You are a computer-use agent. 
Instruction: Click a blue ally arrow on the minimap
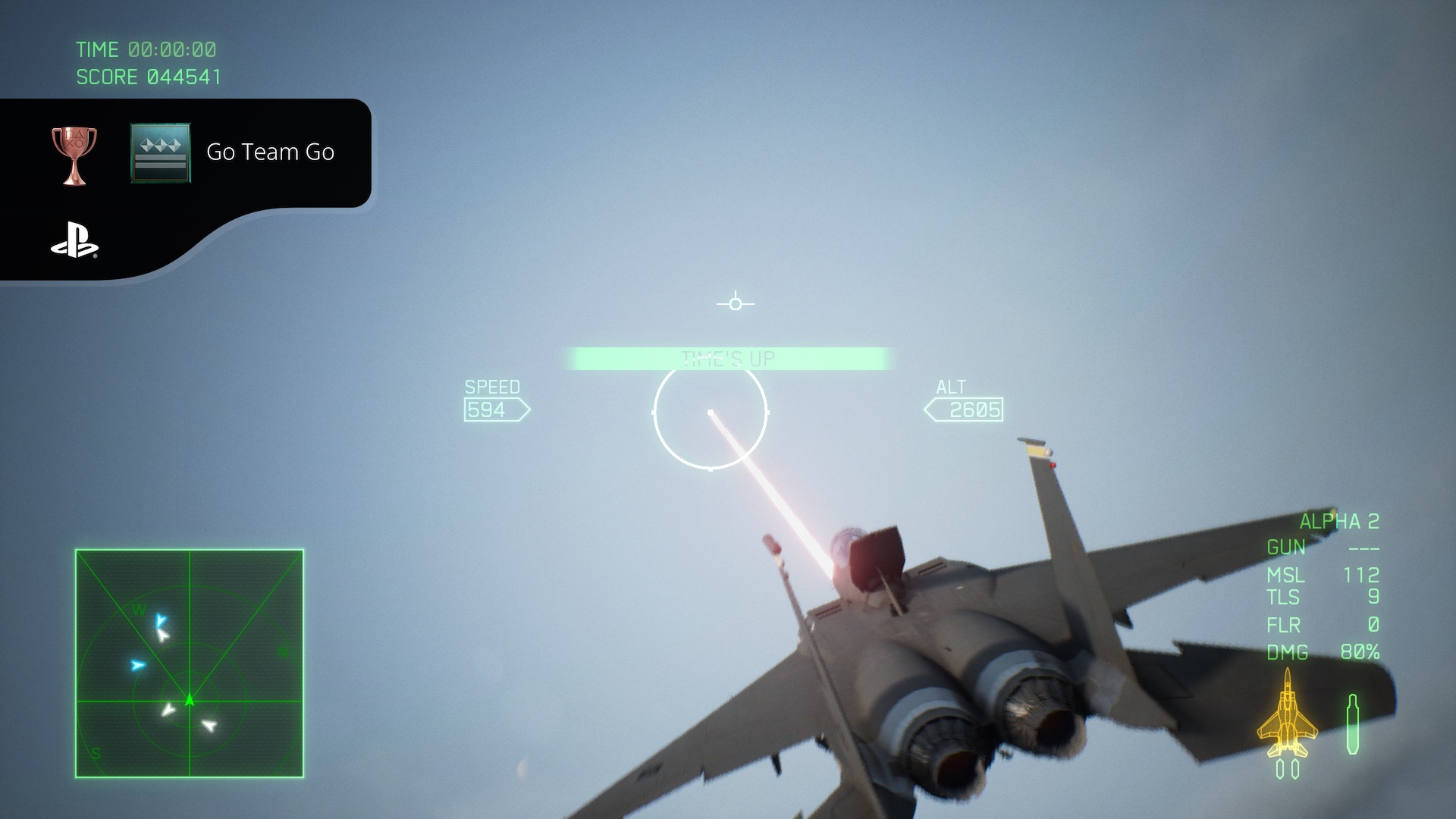[x=138, y=666]
